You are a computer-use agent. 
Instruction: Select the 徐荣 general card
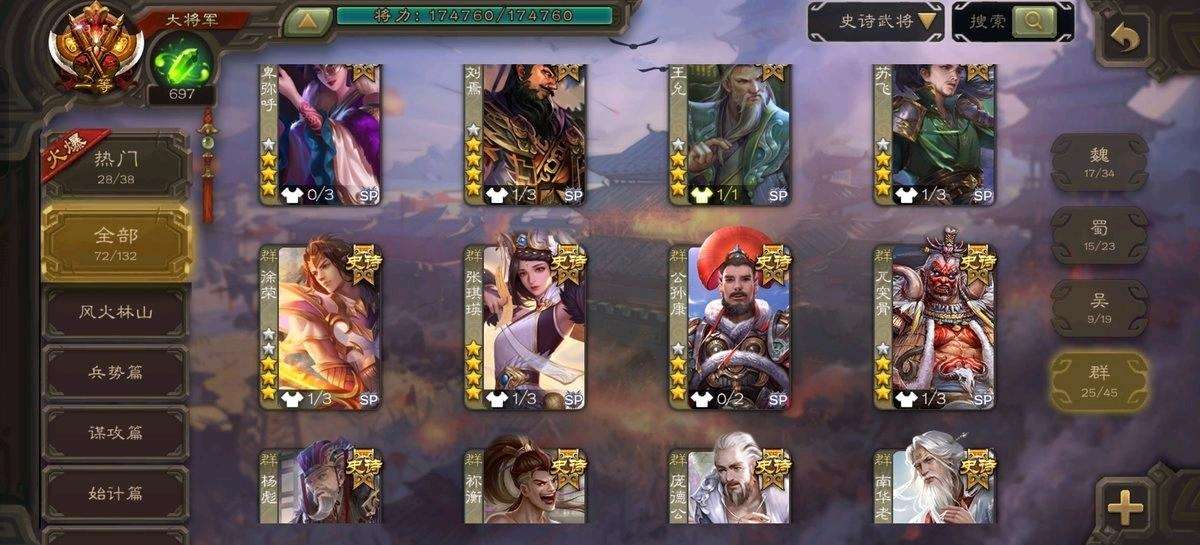click(320, 327)
